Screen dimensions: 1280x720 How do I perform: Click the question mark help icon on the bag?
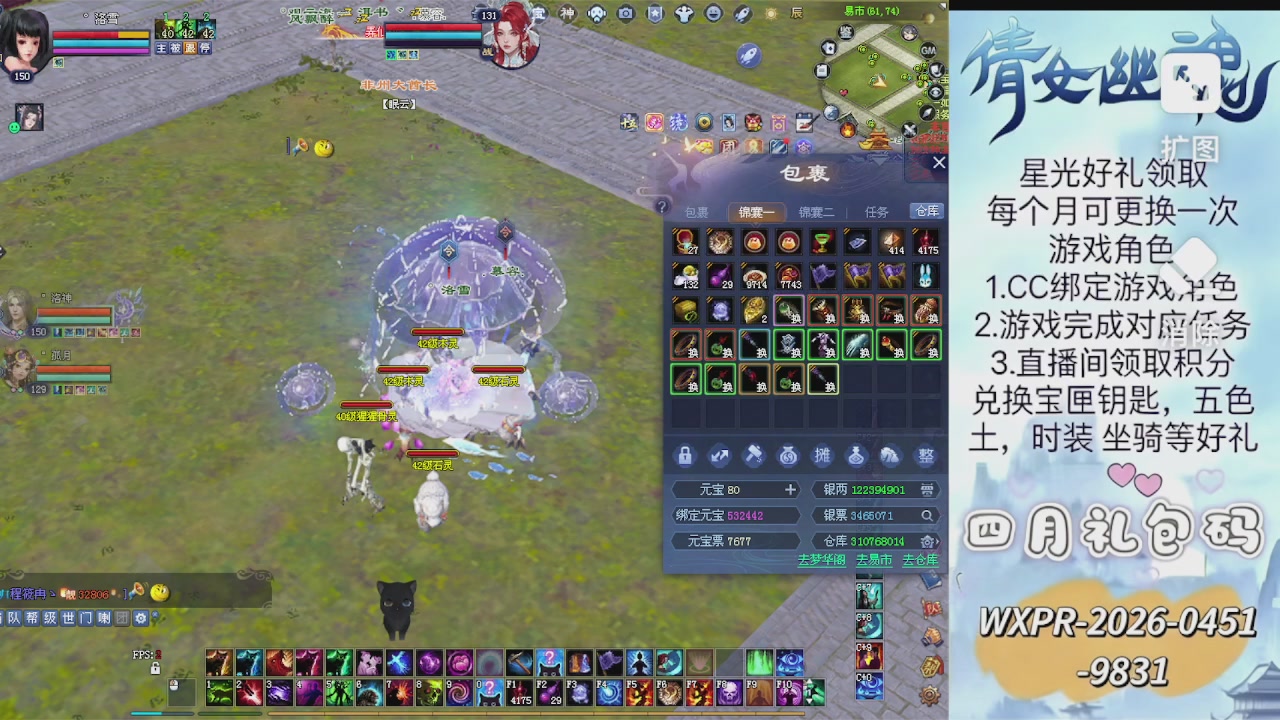pyautogui.click(x=662, y=204)
